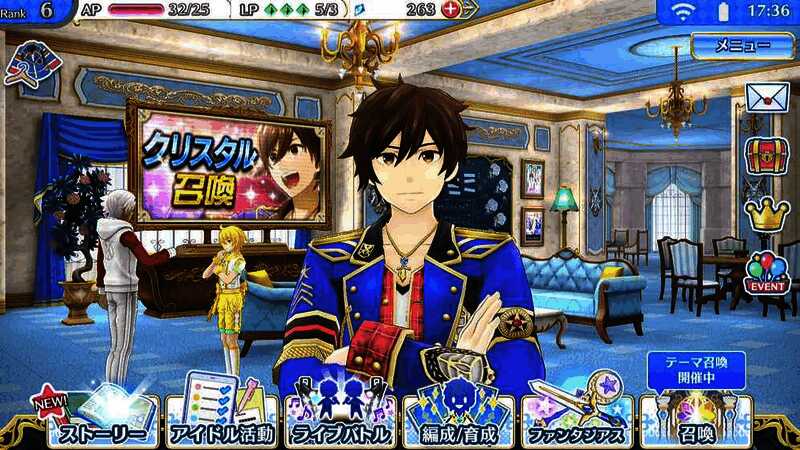800x450 pixels.
Task: Start ライブバトル live battle
Action: click(x=338, y=418)
